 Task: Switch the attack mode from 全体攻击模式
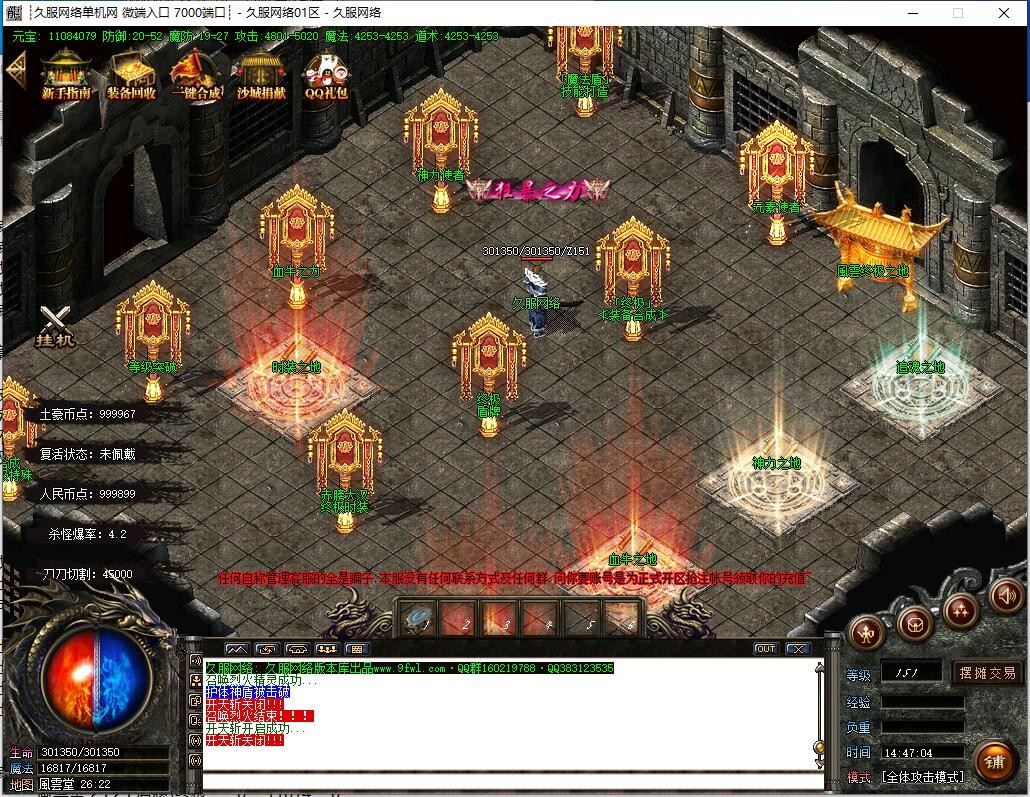coord(921,777)
